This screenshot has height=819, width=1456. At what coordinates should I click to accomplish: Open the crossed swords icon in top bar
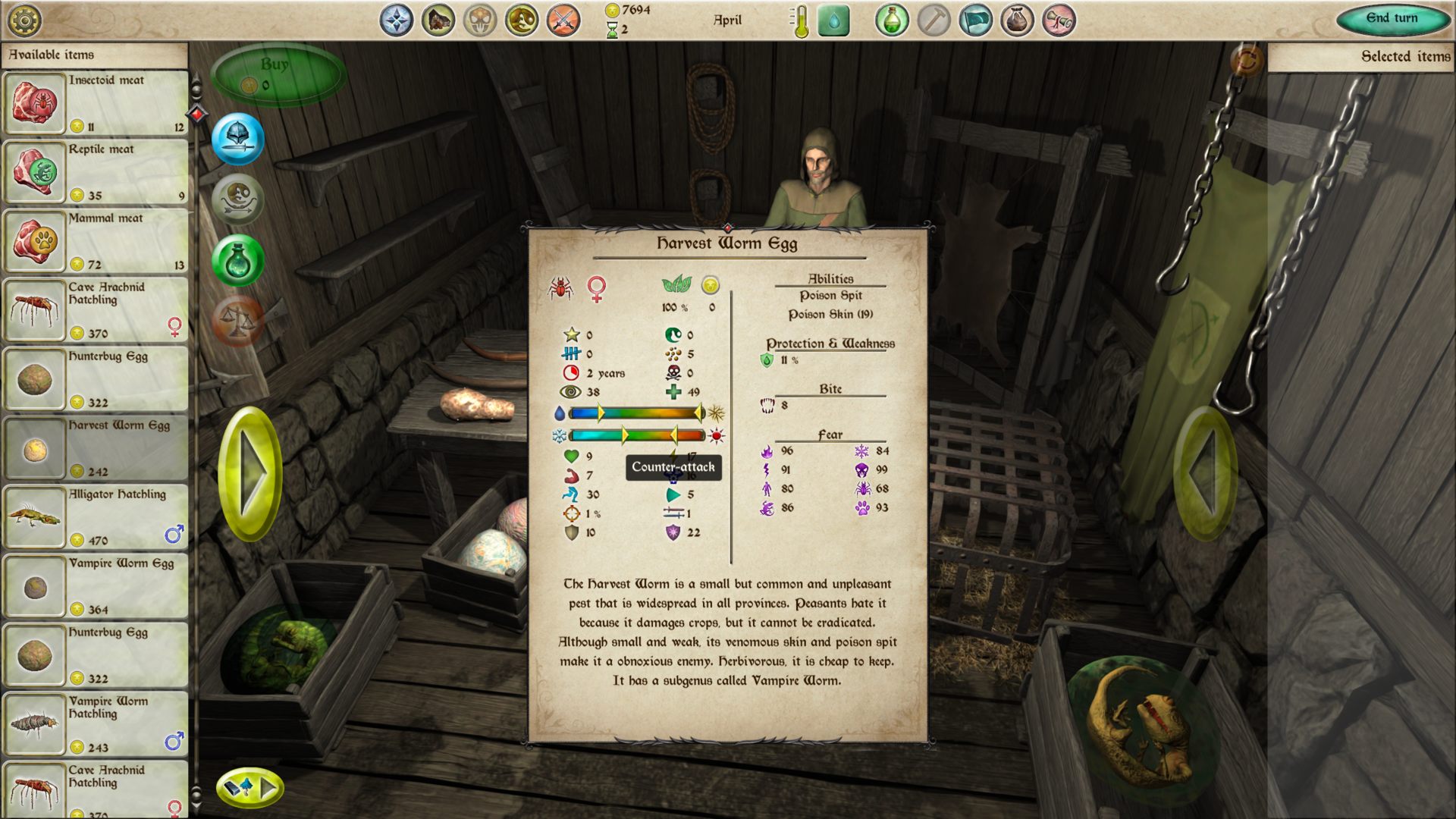pos(563,20)
